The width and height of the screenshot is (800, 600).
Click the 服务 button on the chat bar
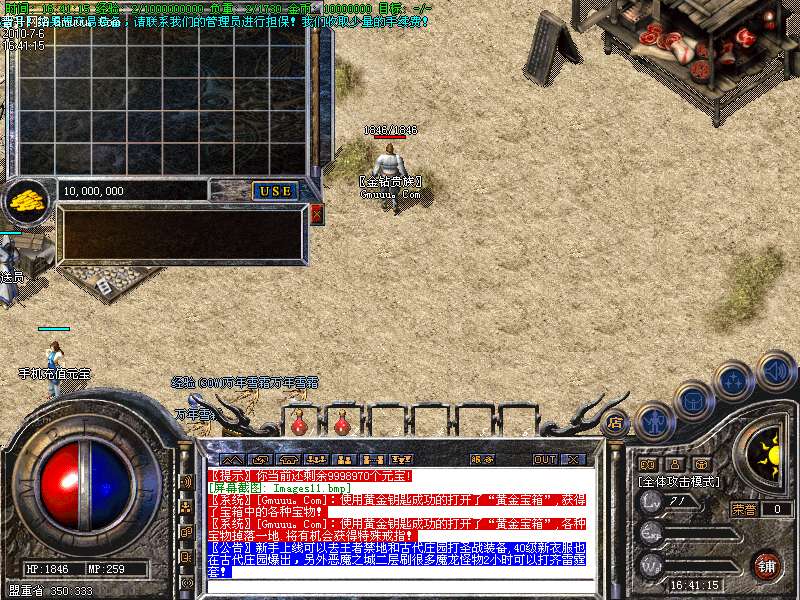point(482,460)
